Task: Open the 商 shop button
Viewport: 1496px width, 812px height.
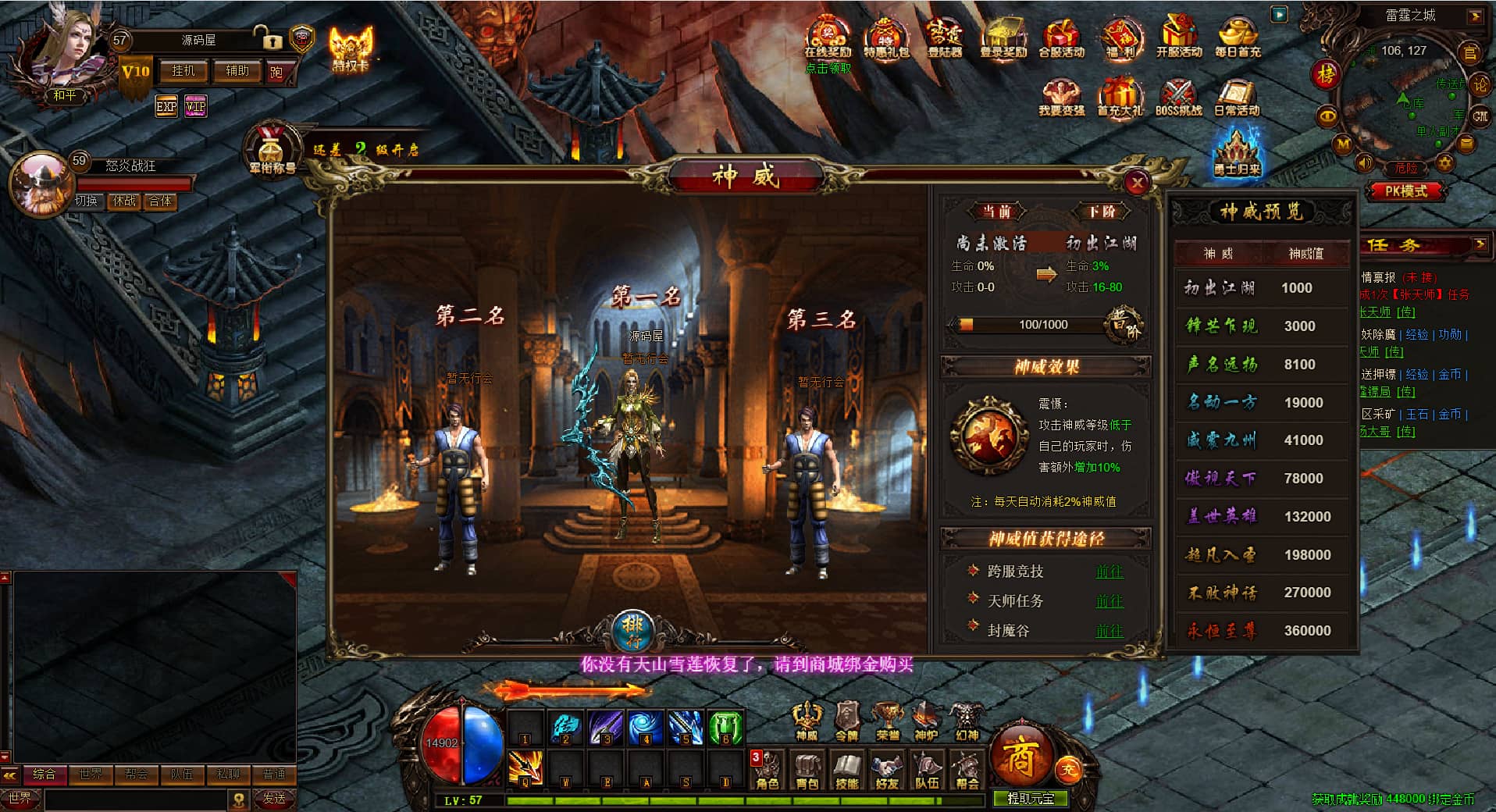Action: point(1020,757)
